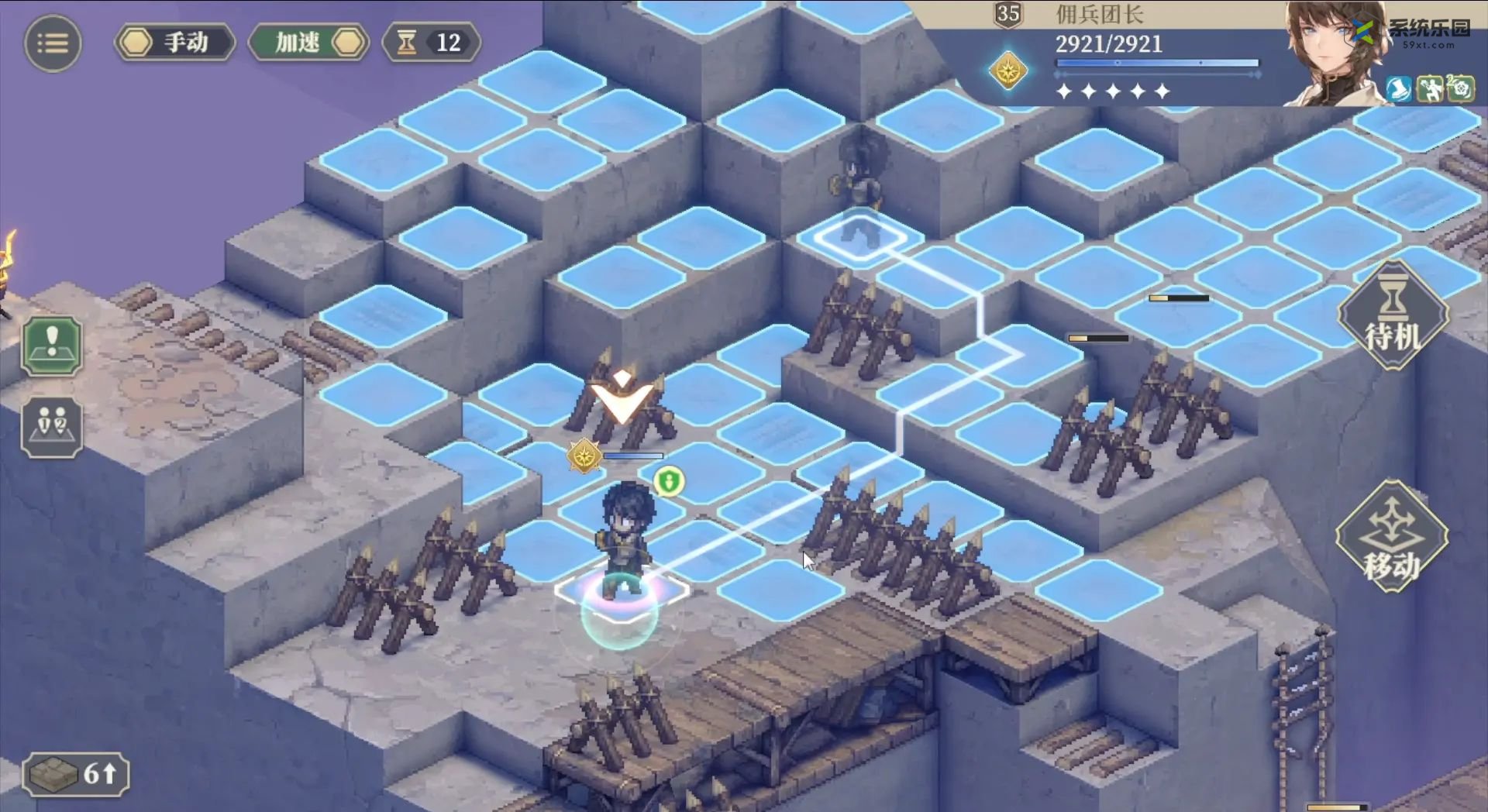The image size is (1488, 812).
Task: Open the hamburger main menu
Action: pyautogui.click(x=53, y=43)
